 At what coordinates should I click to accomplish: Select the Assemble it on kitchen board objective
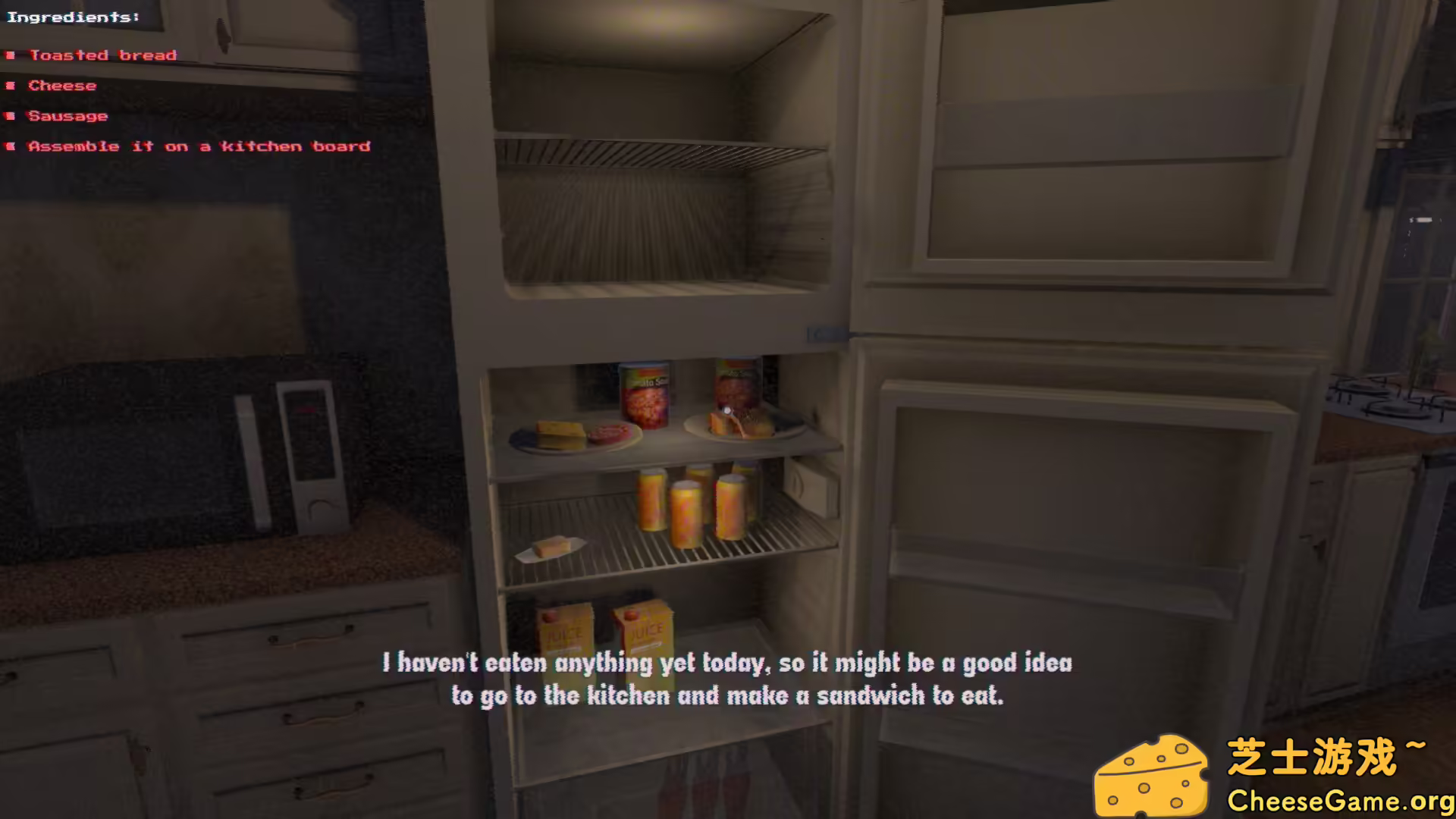199,146
